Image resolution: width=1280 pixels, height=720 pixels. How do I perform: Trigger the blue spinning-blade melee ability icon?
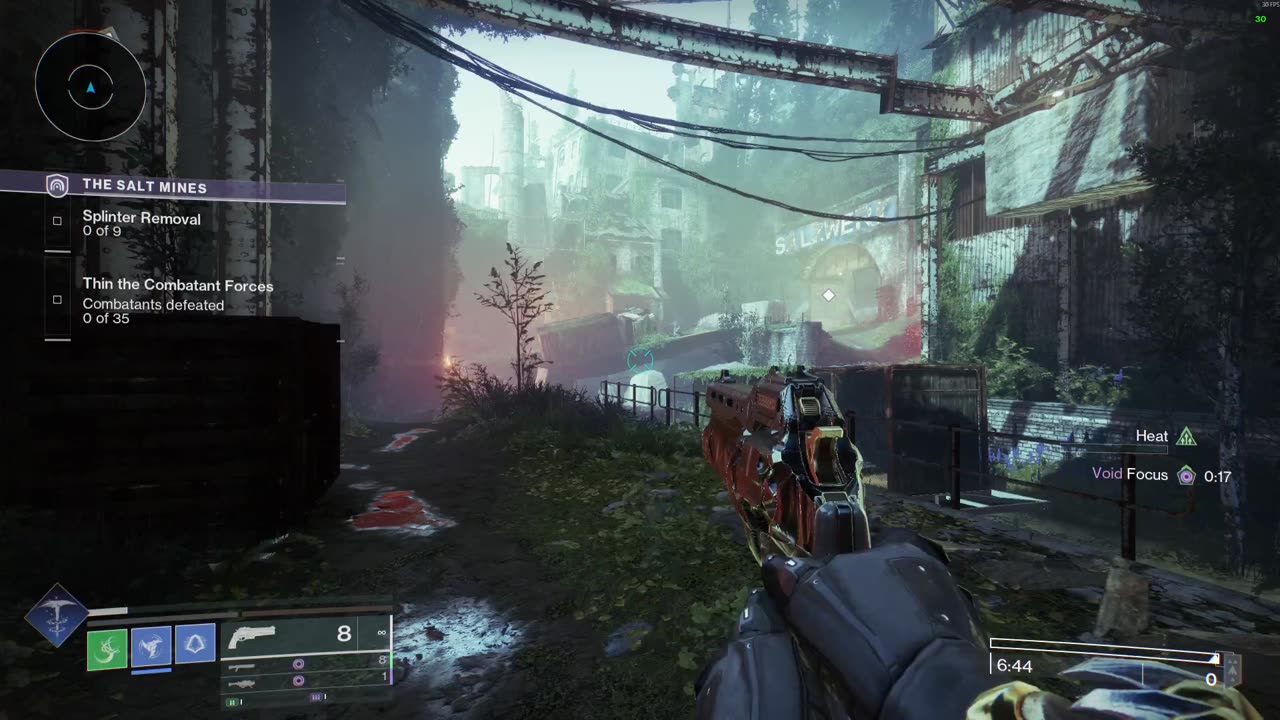152,645
